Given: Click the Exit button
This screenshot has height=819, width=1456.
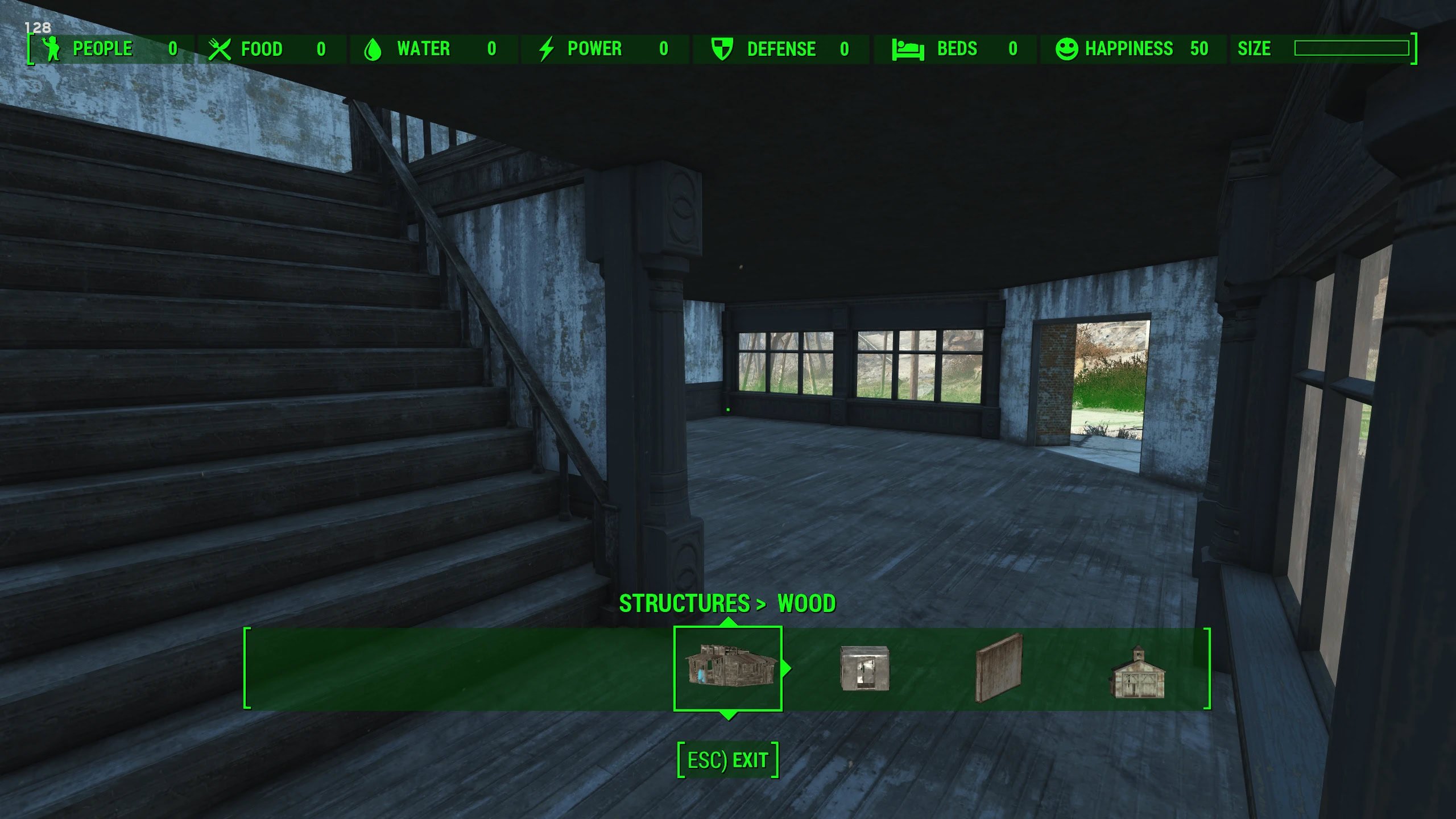Looking at the screenshot, I should (x=728, y=760).
